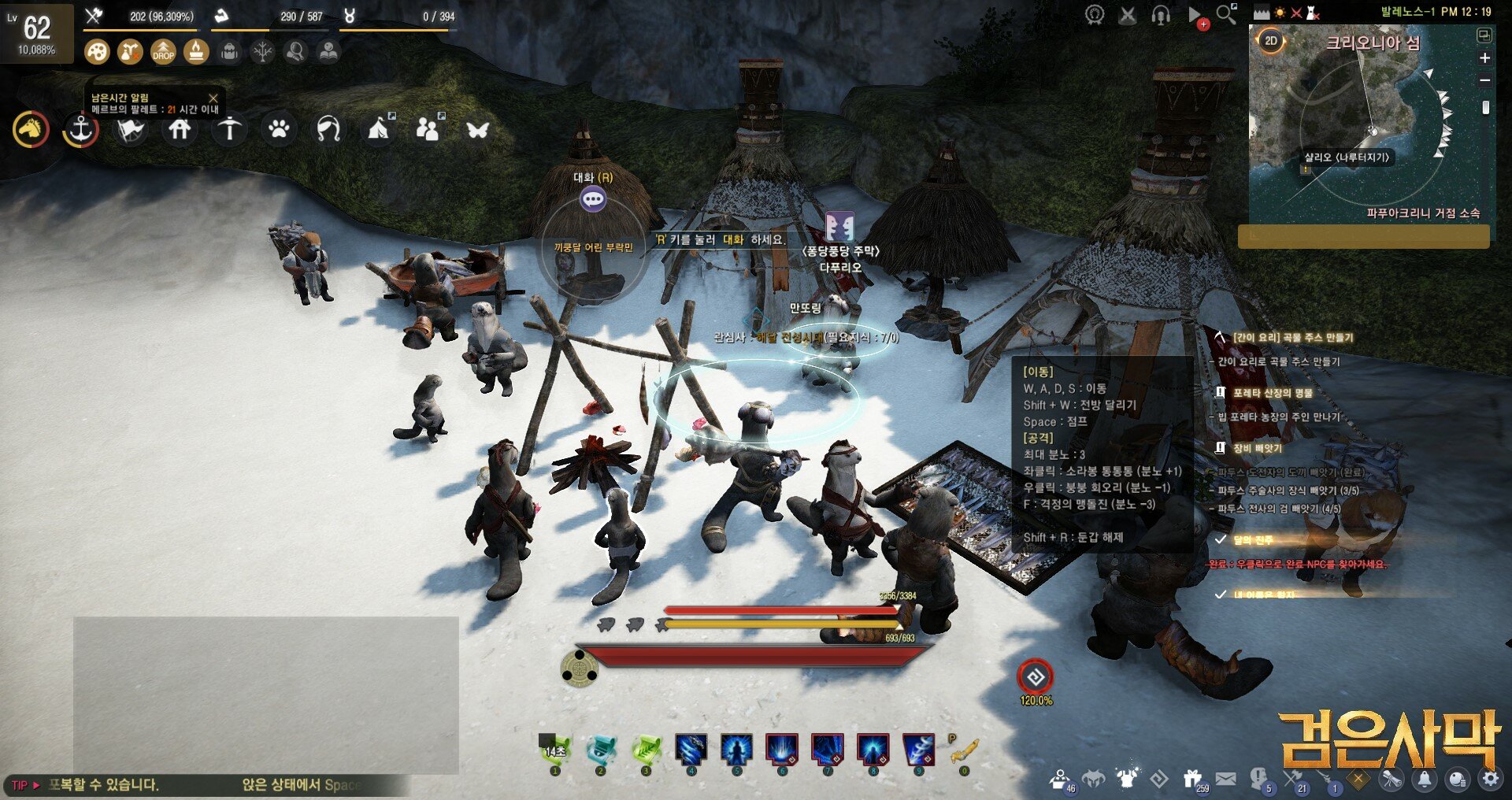Screen dimensions: 1512x800
Task: Open the gift box rewards icon
Action: click(x=1192, y=779)
